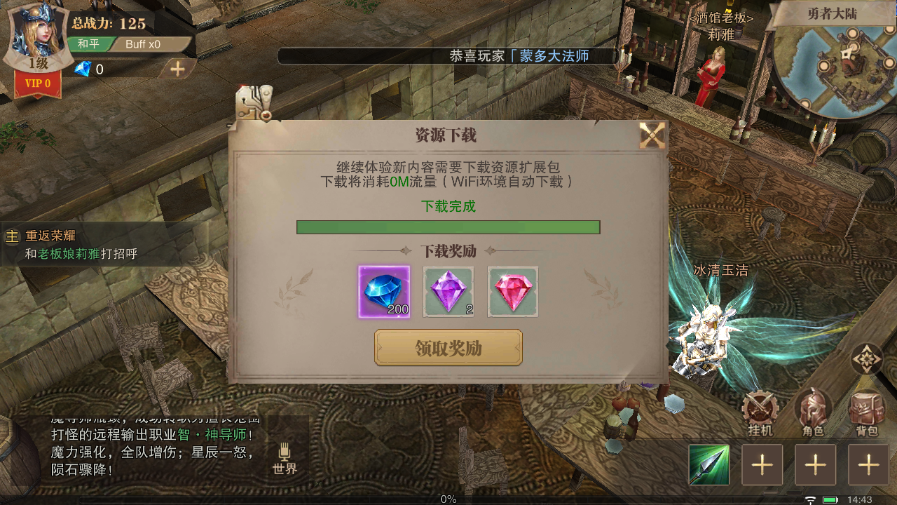Image resolution: width=897 pixels, height=505 pixels.
Task: Select the blue diamond reward icon
Action: (x=384, y=291)
